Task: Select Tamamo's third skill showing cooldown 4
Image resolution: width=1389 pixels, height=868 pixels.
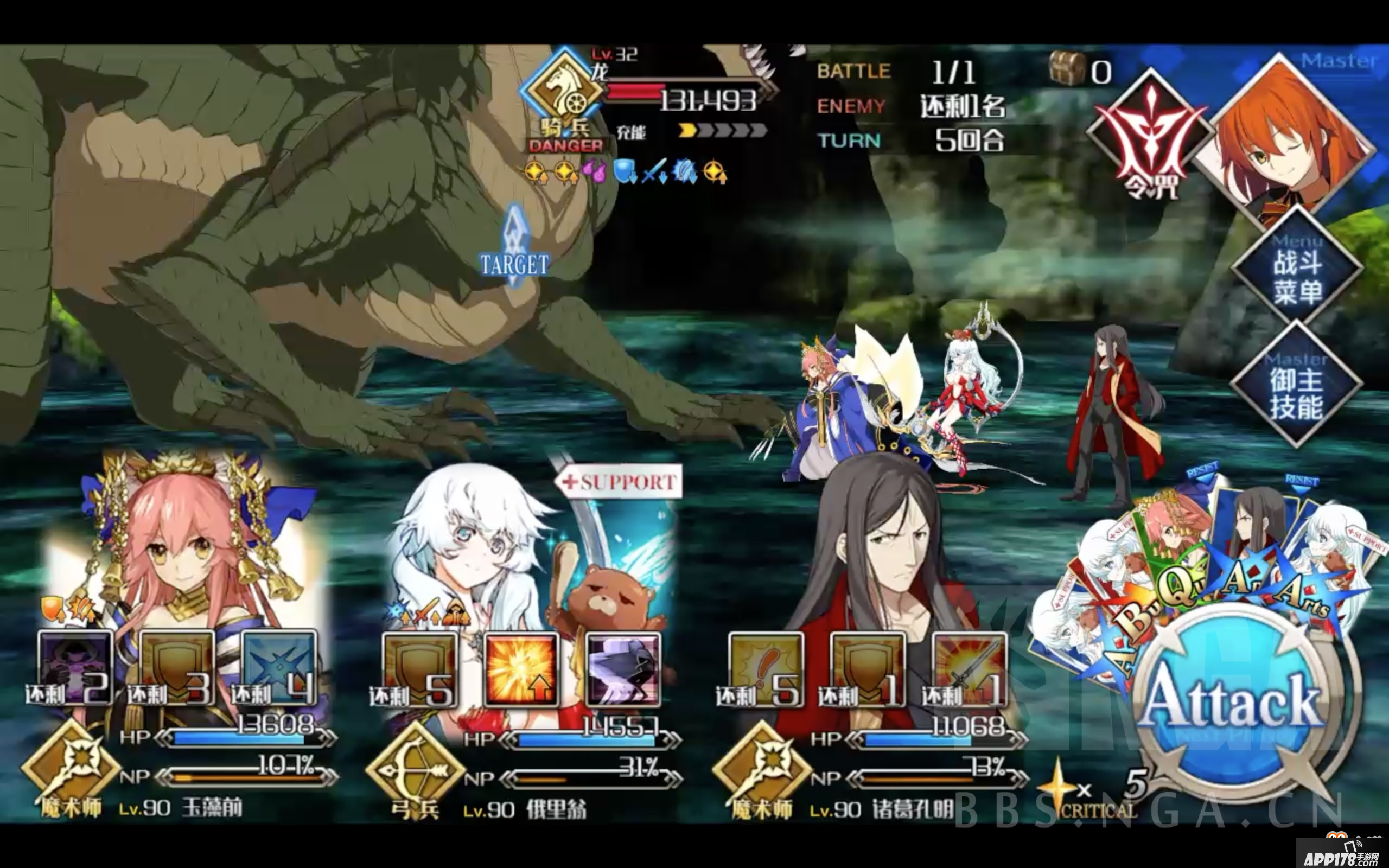Action: point(276,666)
